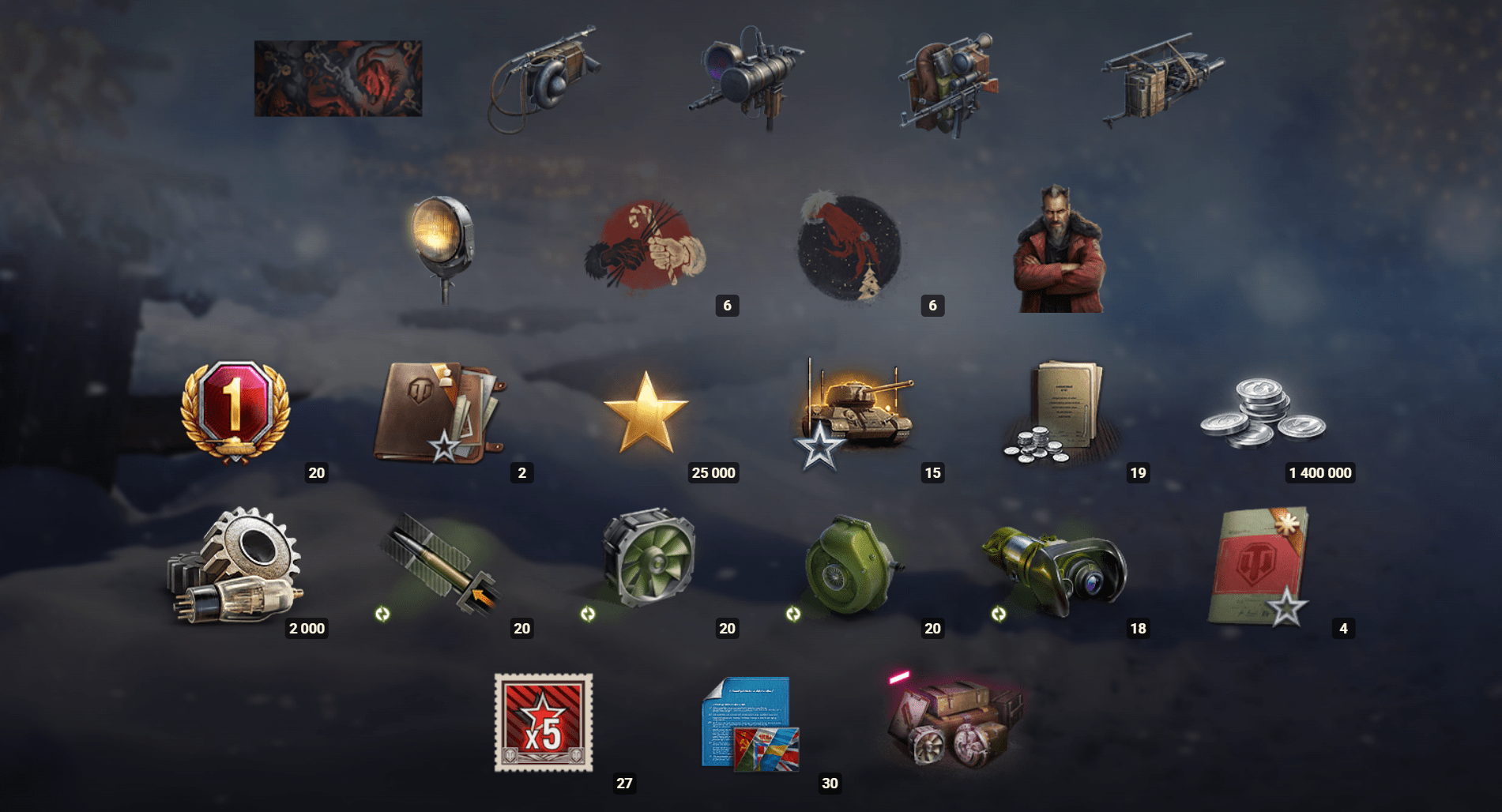Pick the candy cane fists decal

pyautogui.click(x=646, y=246)
